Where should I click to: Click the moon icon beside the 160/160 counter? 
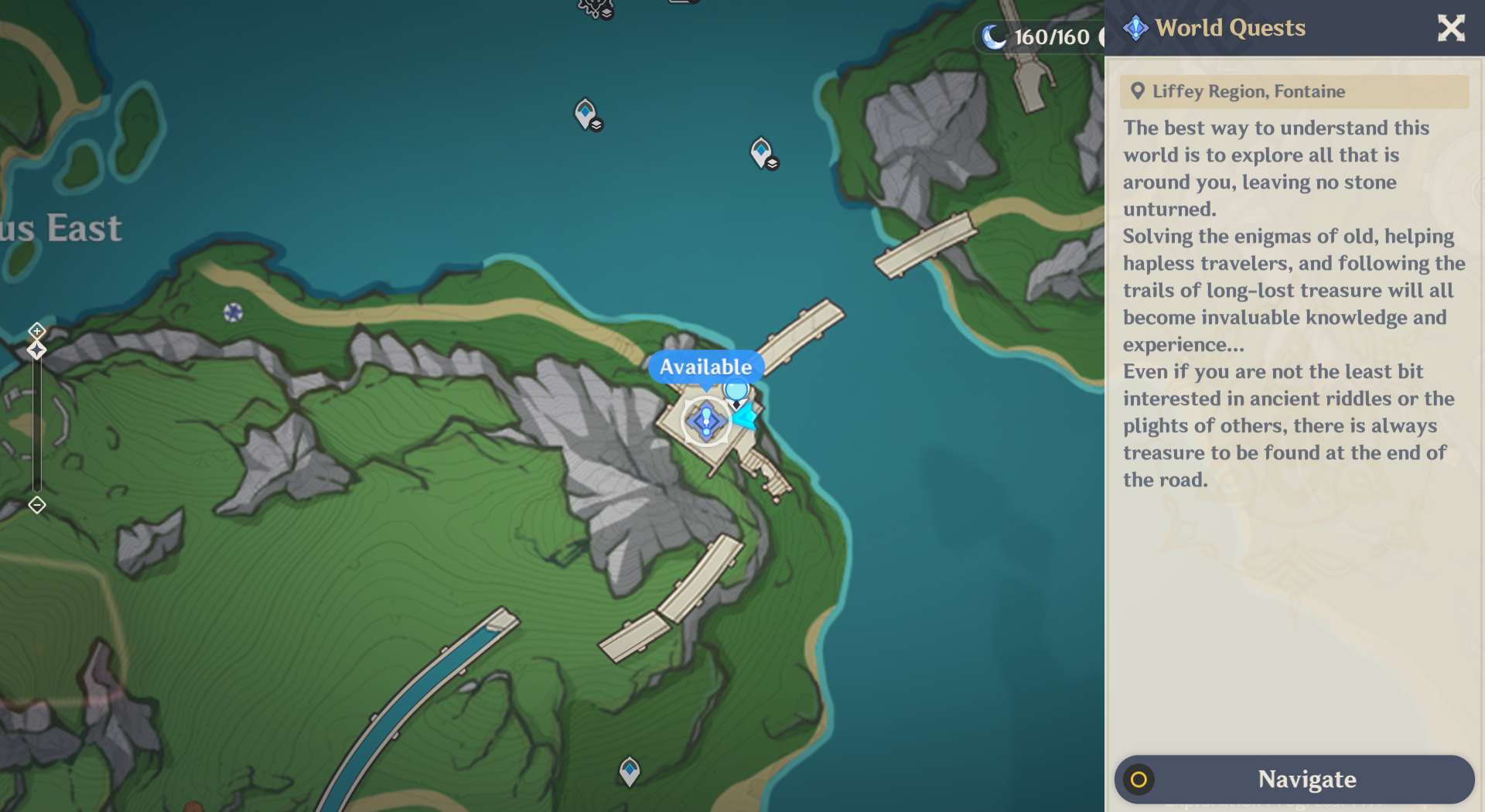pos(993,36)
